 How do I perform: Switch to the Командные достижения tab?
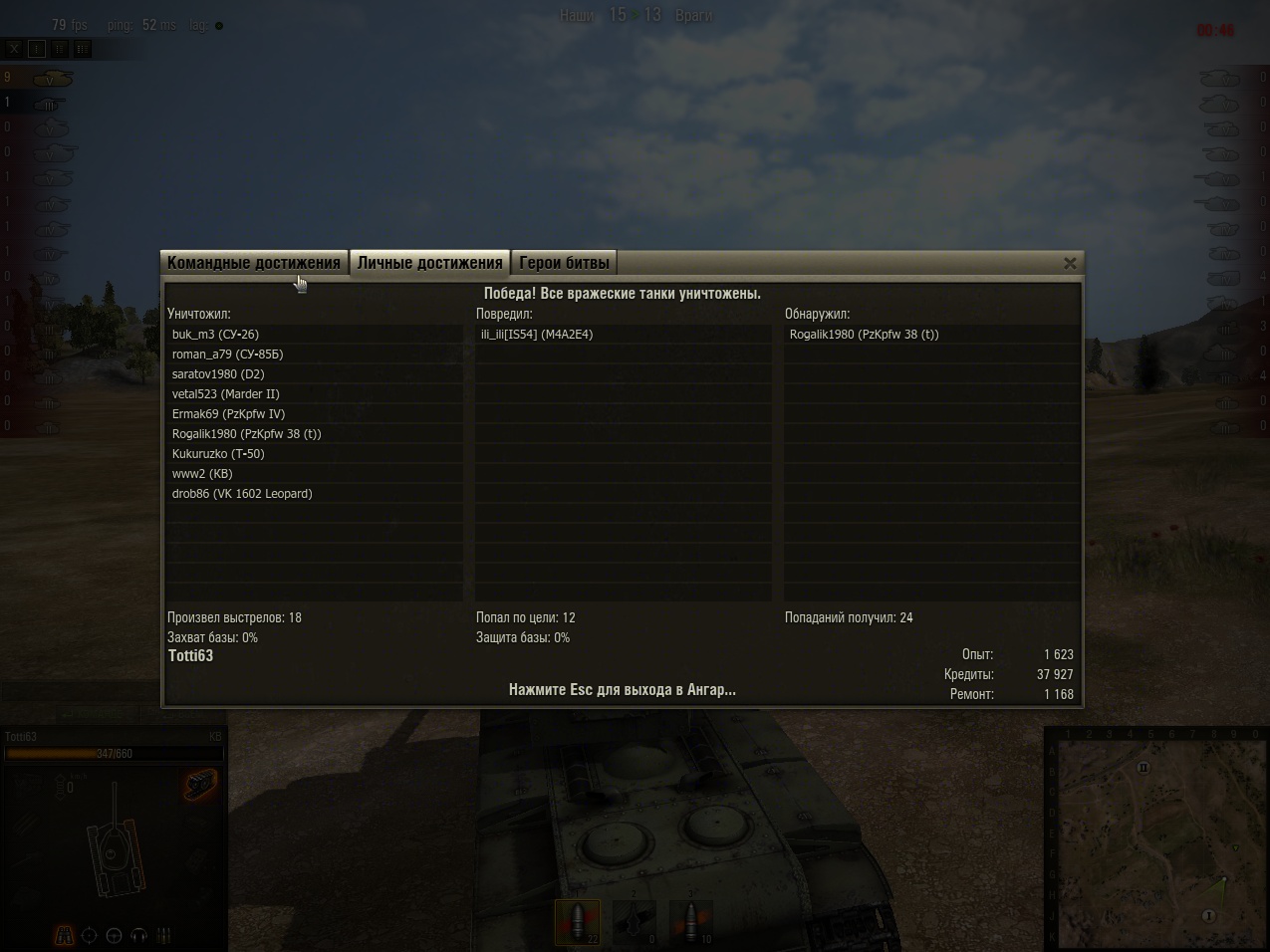pyautogui.click(x=254, y=263)
